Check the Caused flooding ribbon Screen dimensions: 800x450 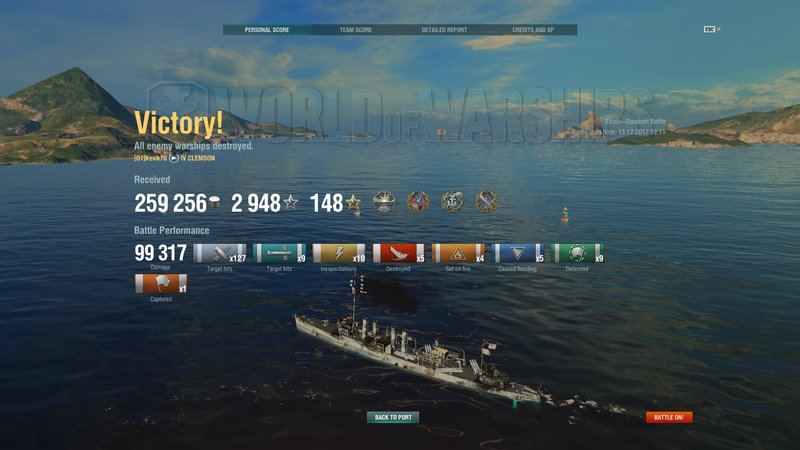point(518,253)
